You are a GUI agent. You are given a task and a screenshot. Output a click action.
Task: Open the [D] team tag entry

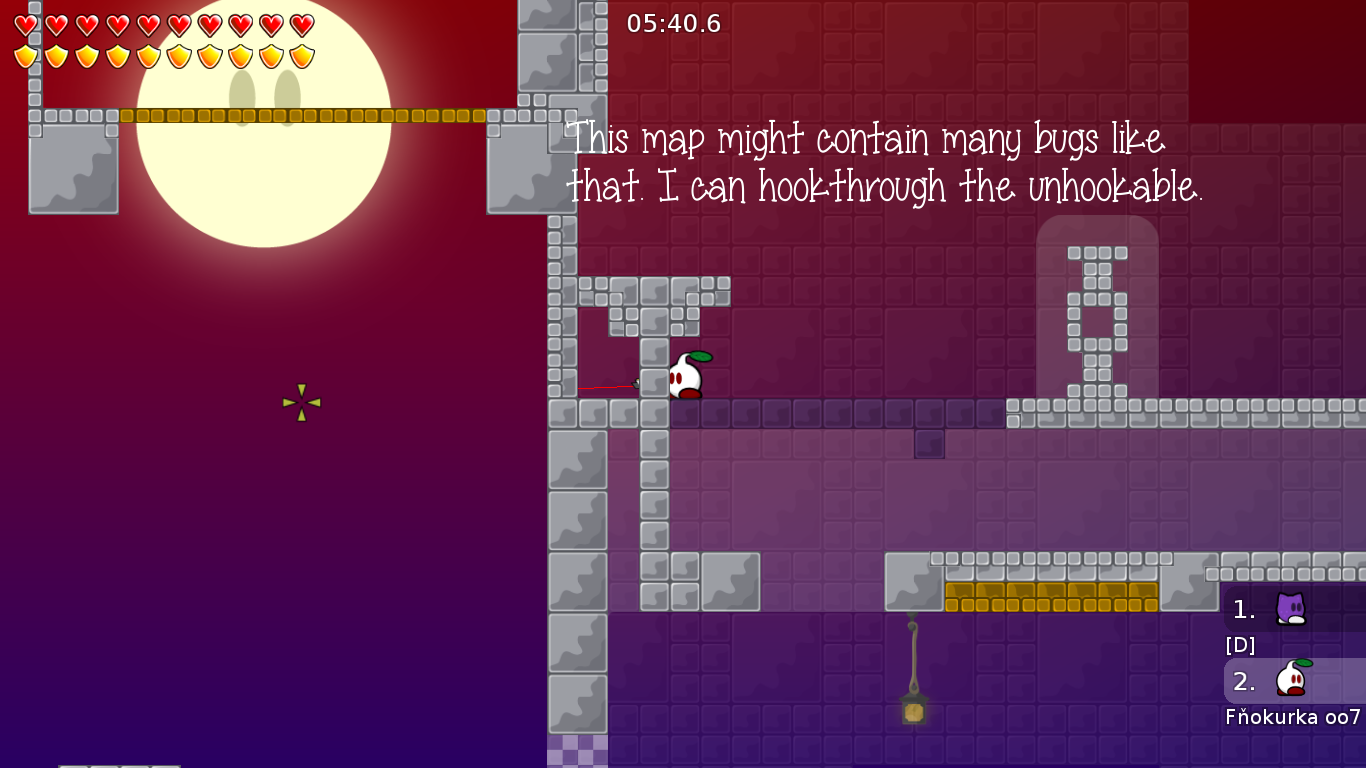1238,645
